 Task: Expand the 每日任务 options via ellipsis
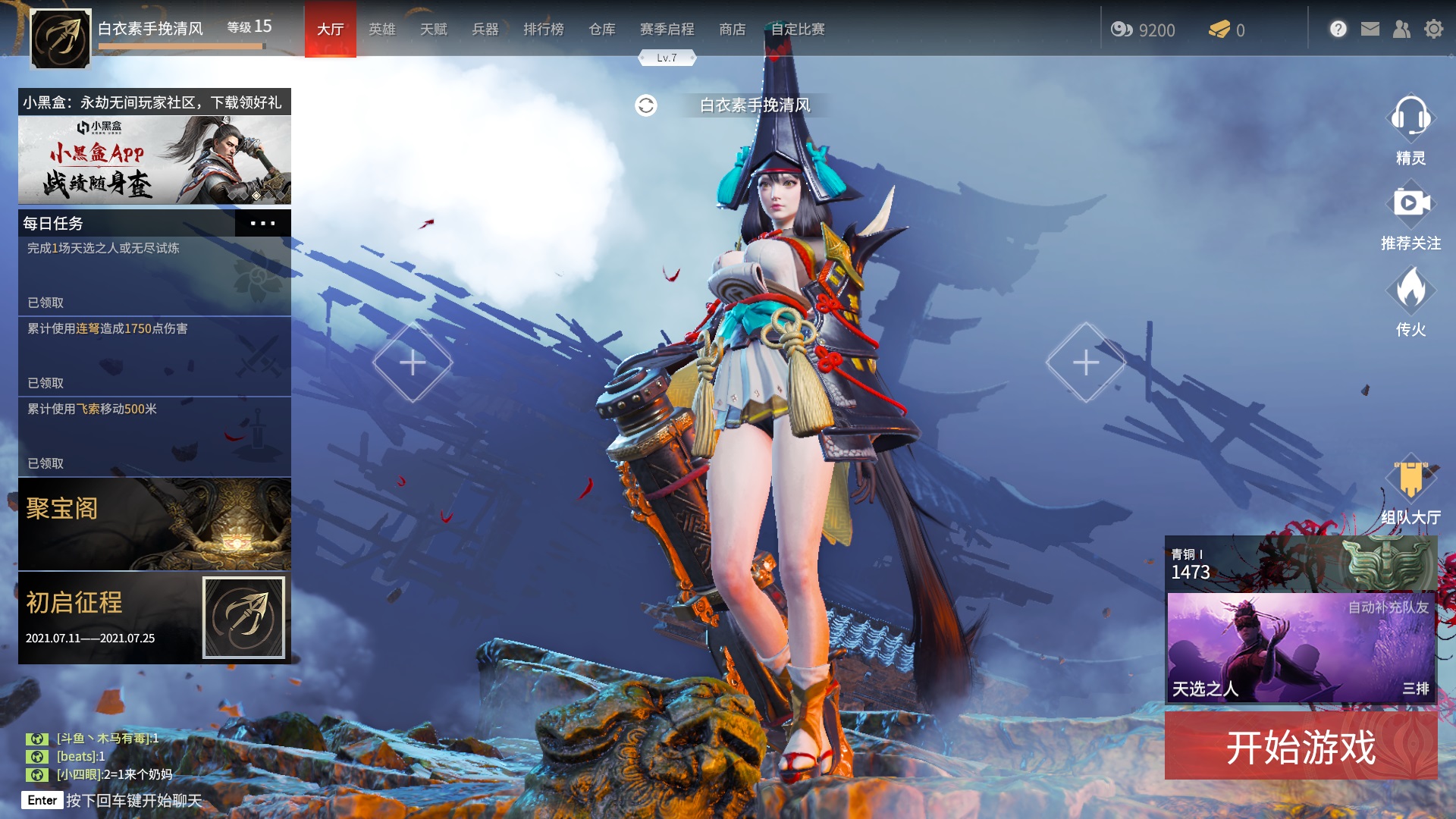click(x=263, y=223)
